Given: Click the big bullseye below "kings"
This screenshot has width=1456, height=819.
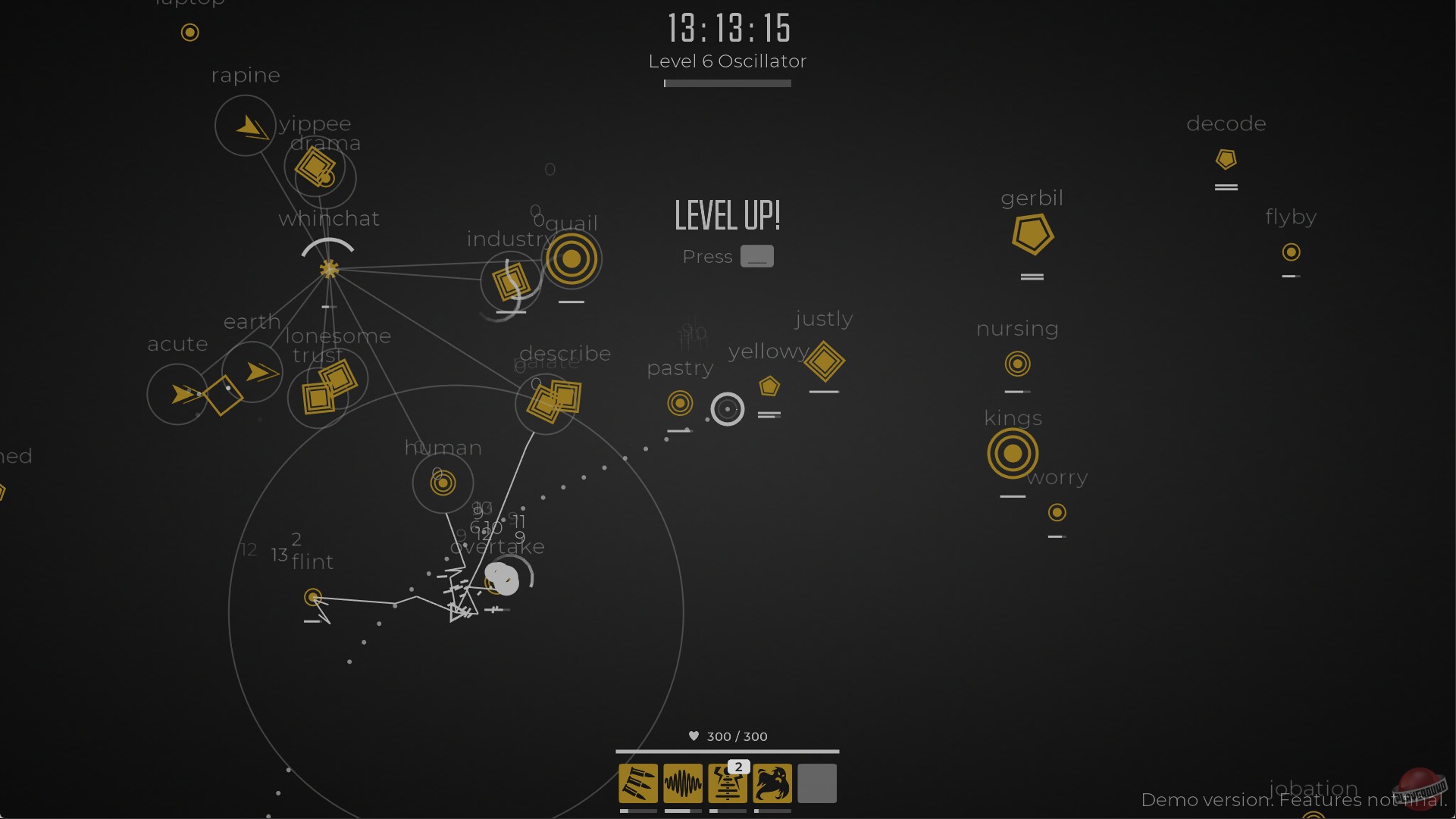Looking at the screenshot, I should click(1013, 455).
